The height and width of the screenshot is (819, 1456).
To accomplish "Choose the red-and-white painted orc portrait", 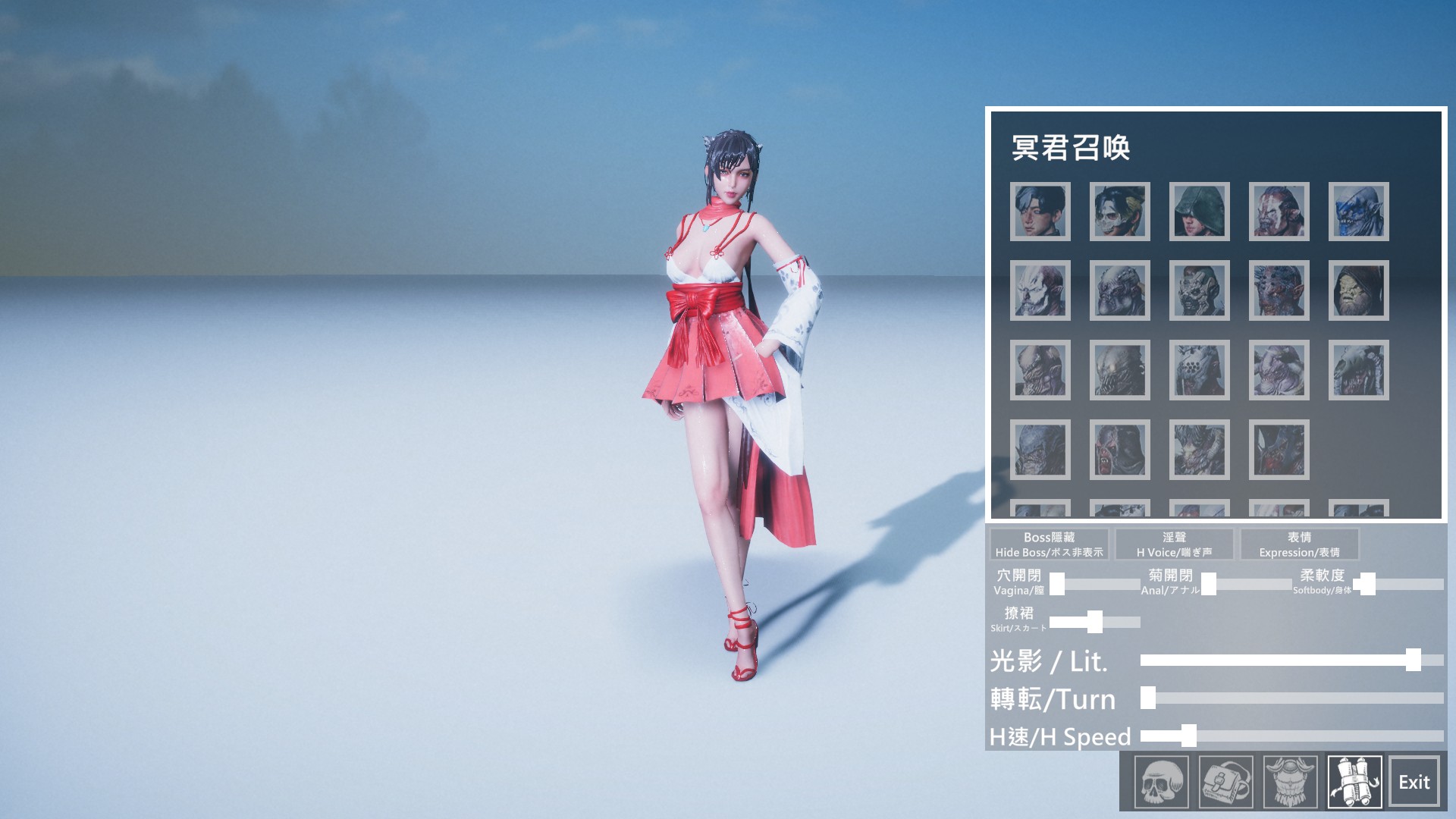I will (1279, 212).
